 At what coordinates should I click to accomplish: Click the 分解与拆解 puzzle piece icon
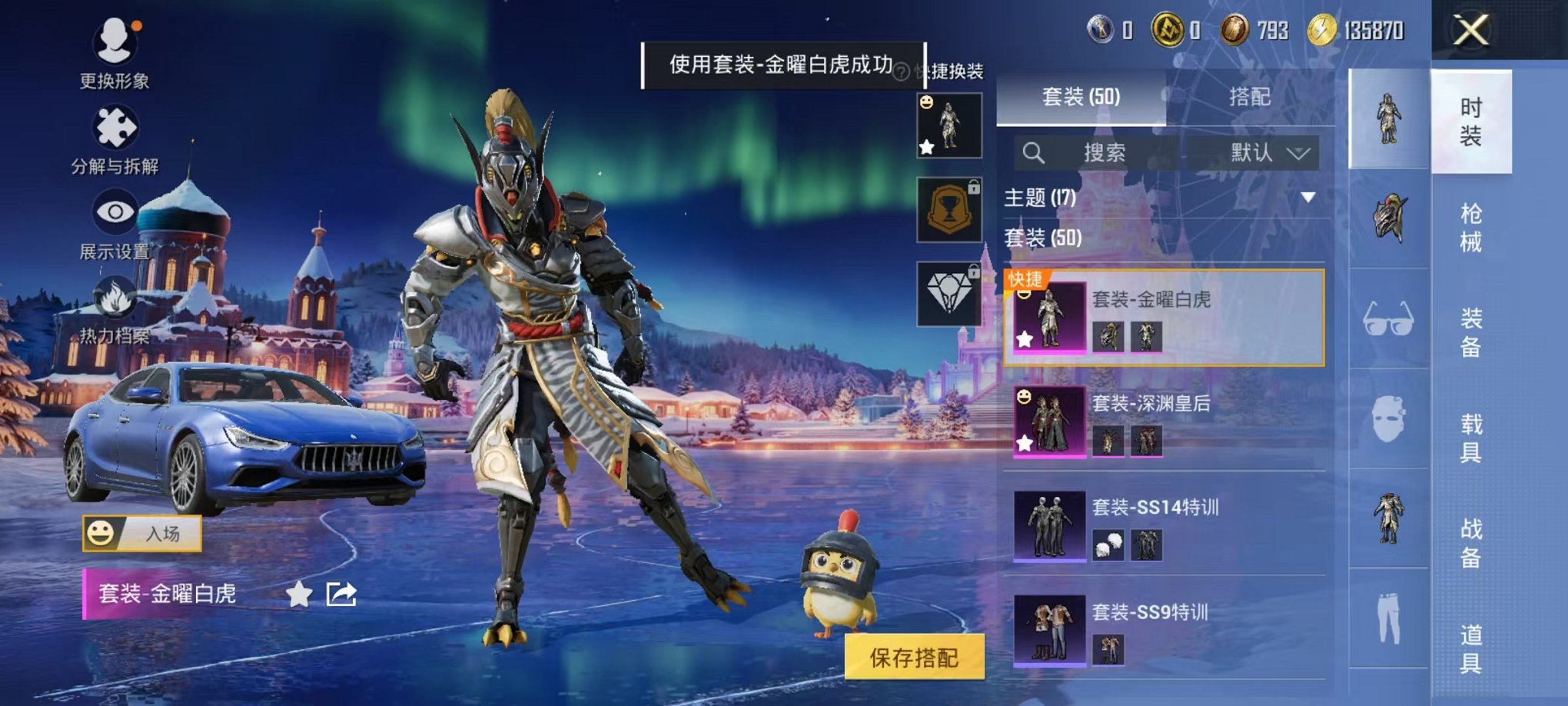[112, 125]
